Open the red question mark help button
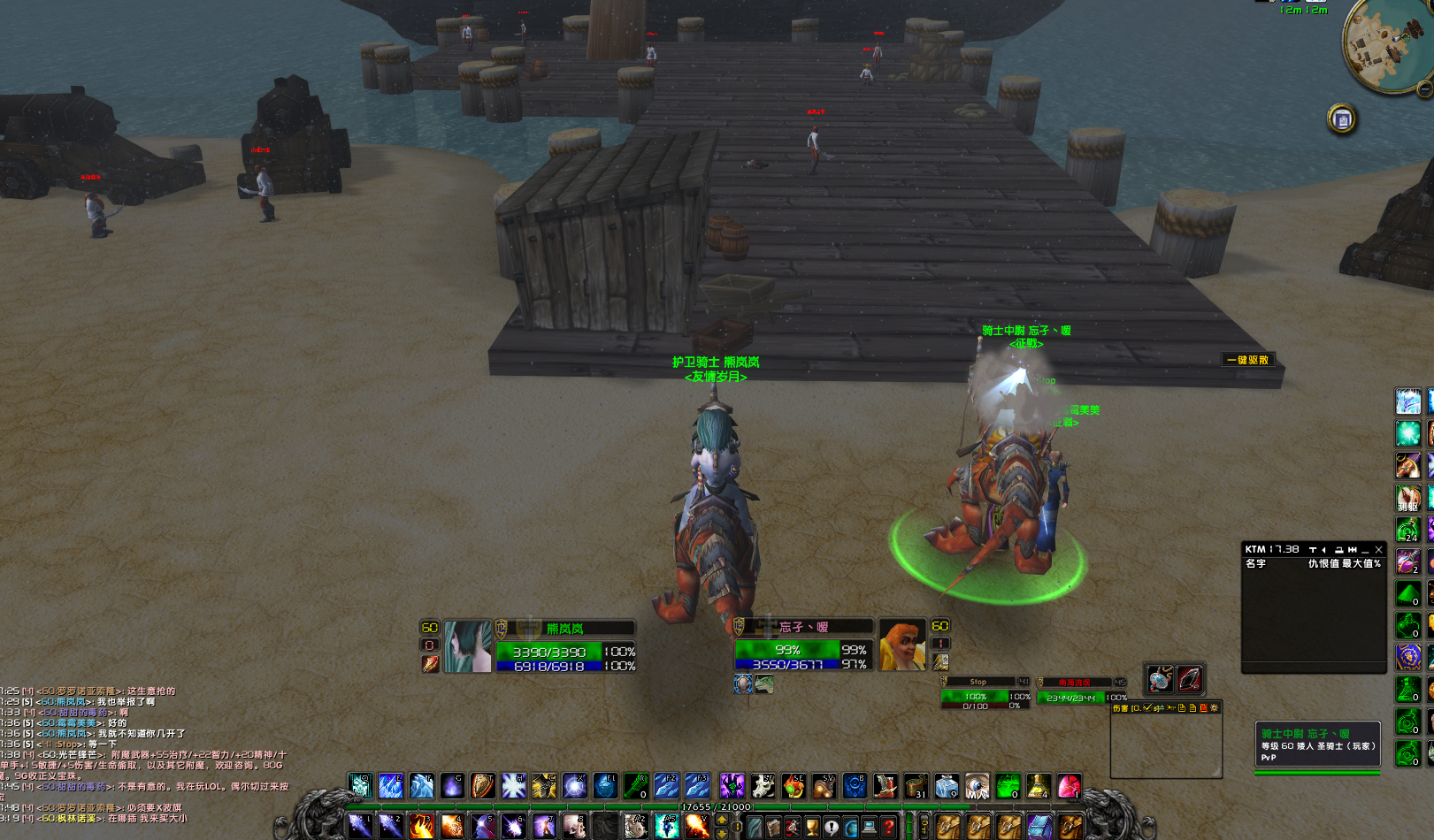The width and height of the screenshot is (1434, 840). click(x=889, y=828)
